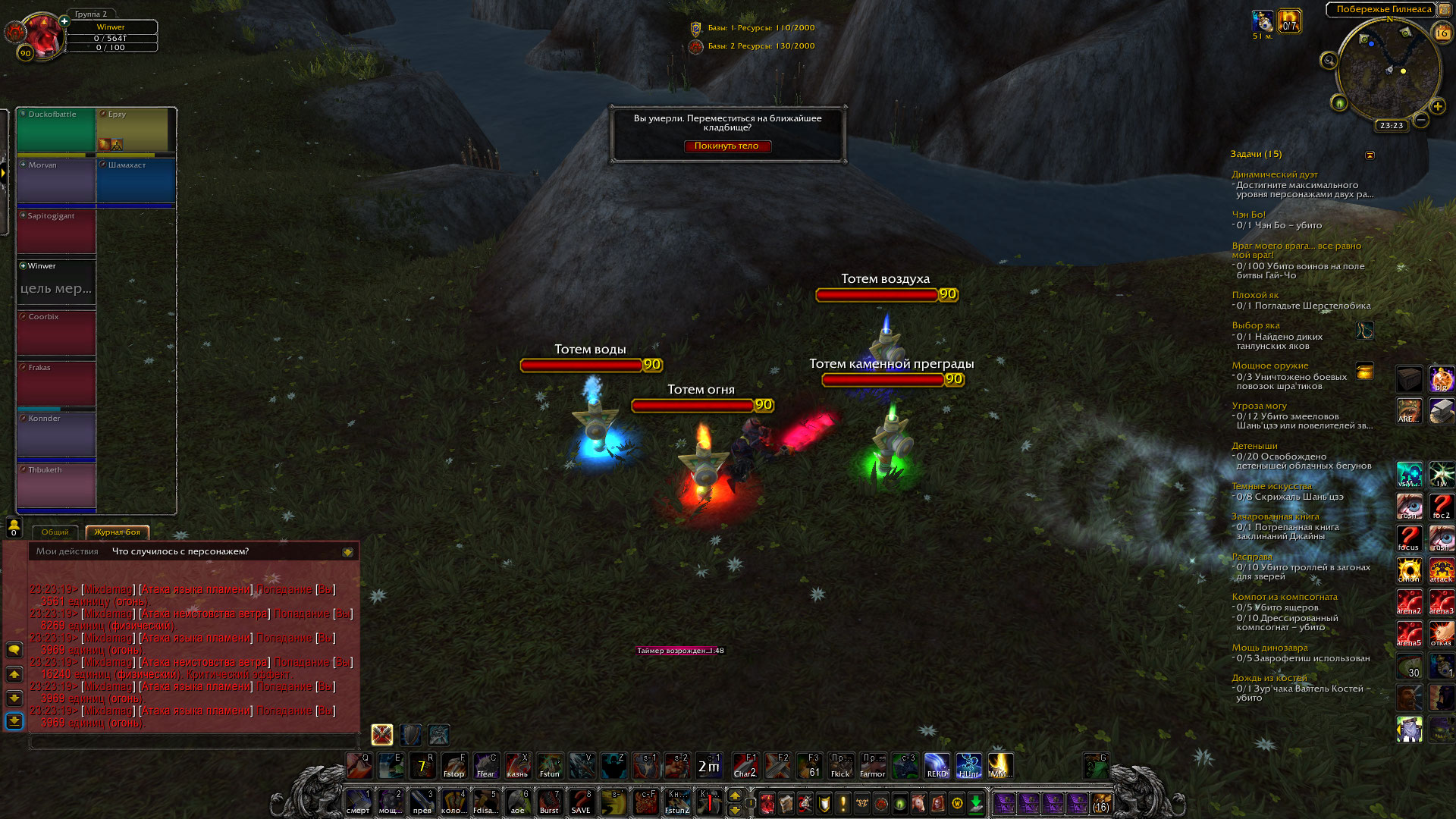Collapse the Задачи objectives tracker
The height and width of the screenshot is (819, 1456).
pos(1370,155)
